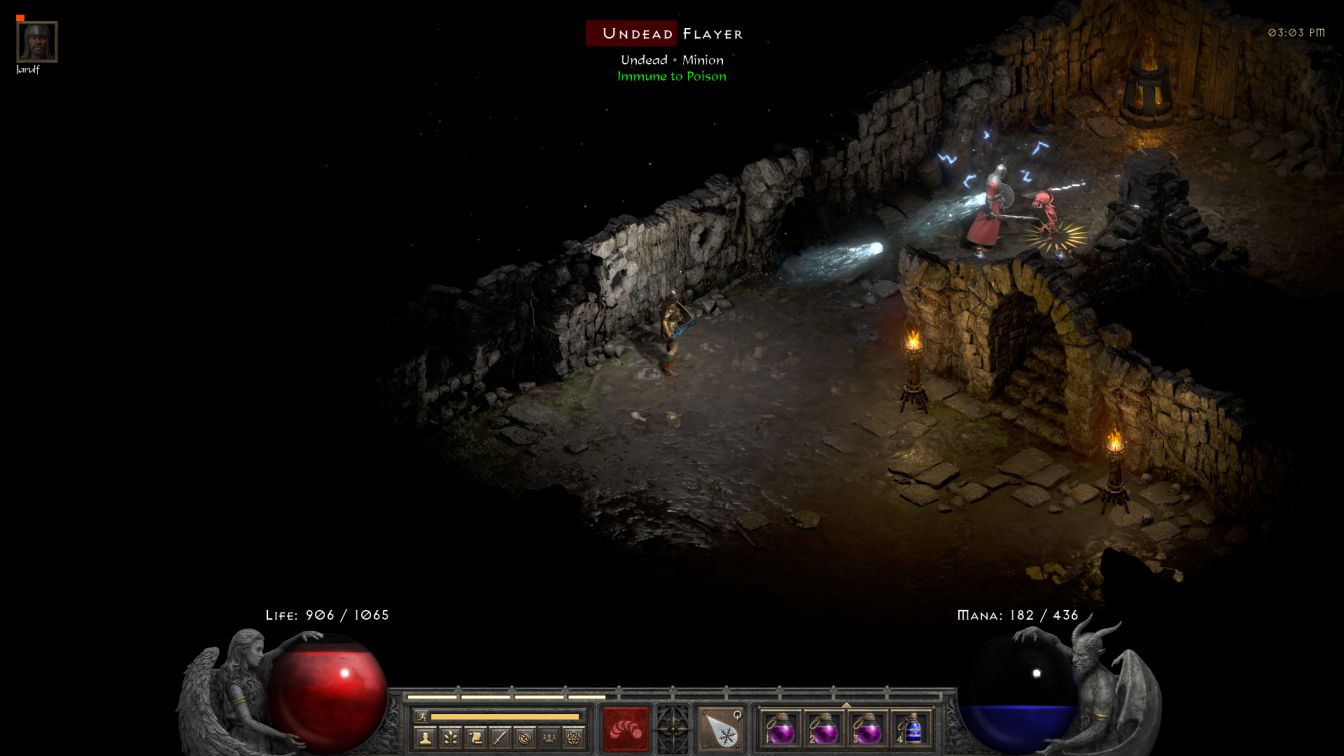Open the pentagram game menu button

pos(574,738)
